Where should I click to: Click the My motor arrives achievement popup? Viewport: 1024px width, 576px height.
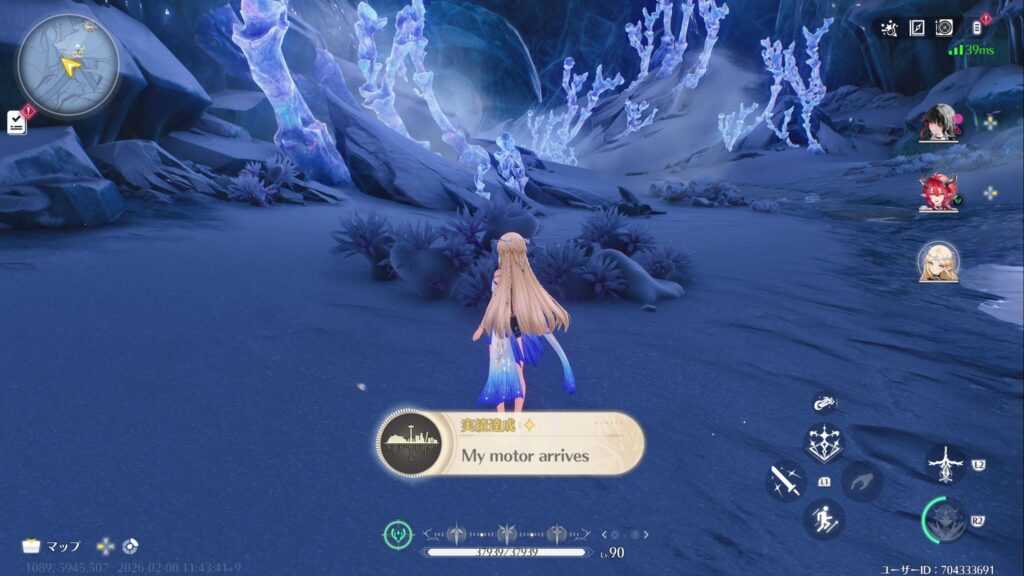click(511, 444)
